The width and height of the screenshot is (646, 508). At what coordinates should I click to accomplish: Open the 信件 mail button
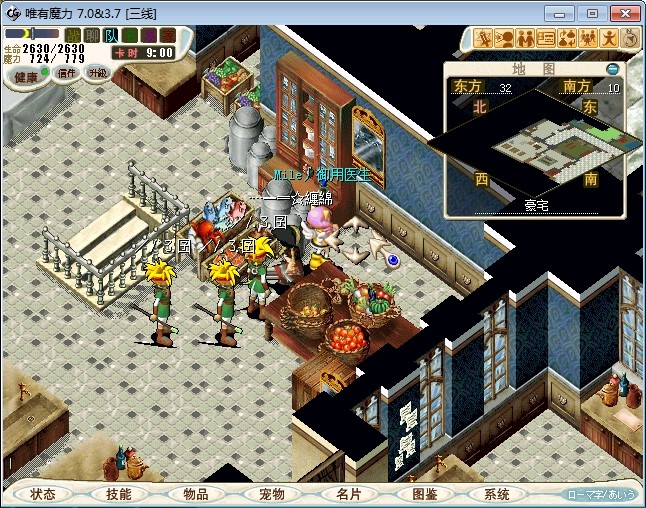click(x=67, y=73)
